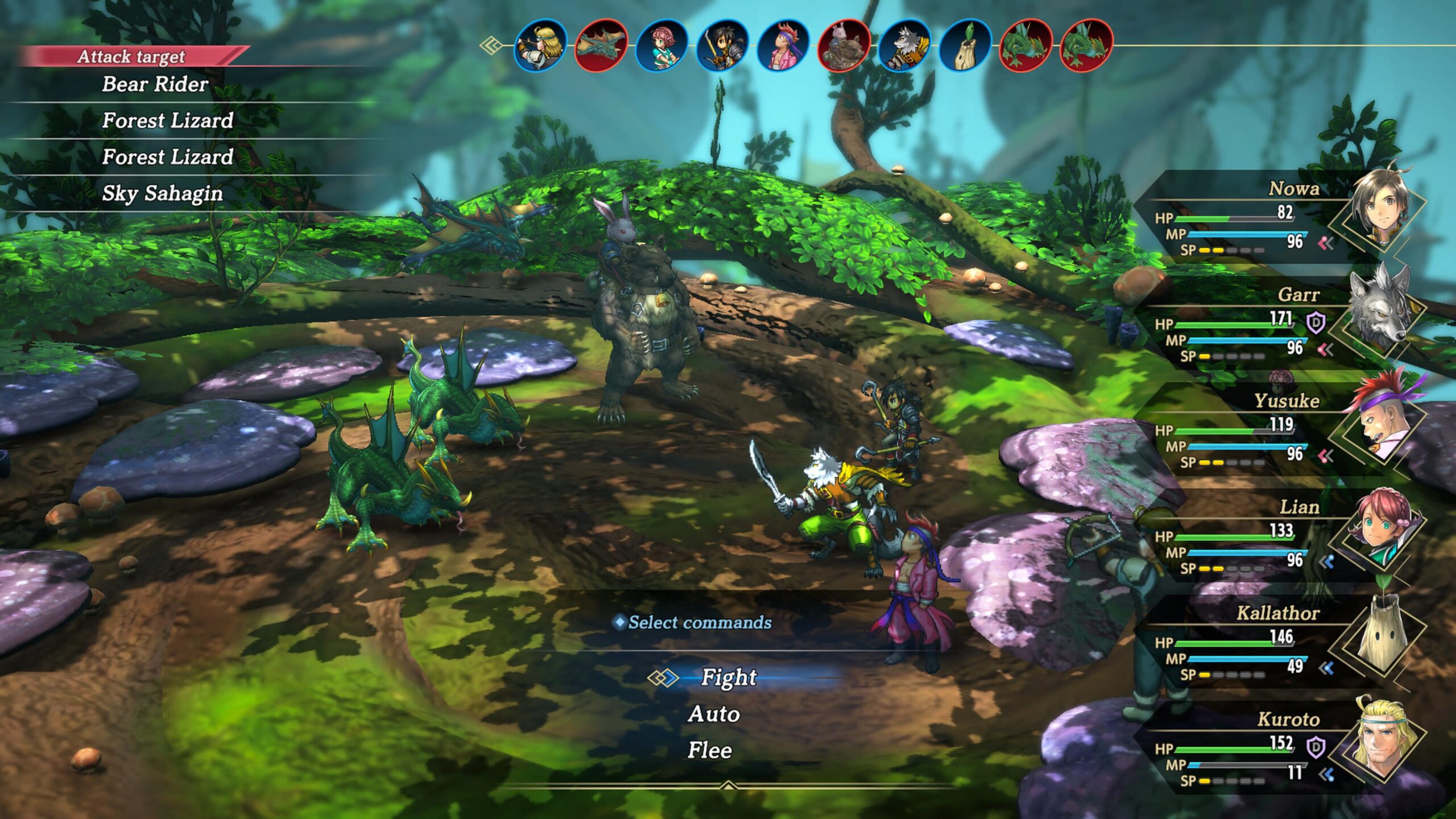
Task: Select Sky Sahagin from the target list
Action: coord(162,193)
